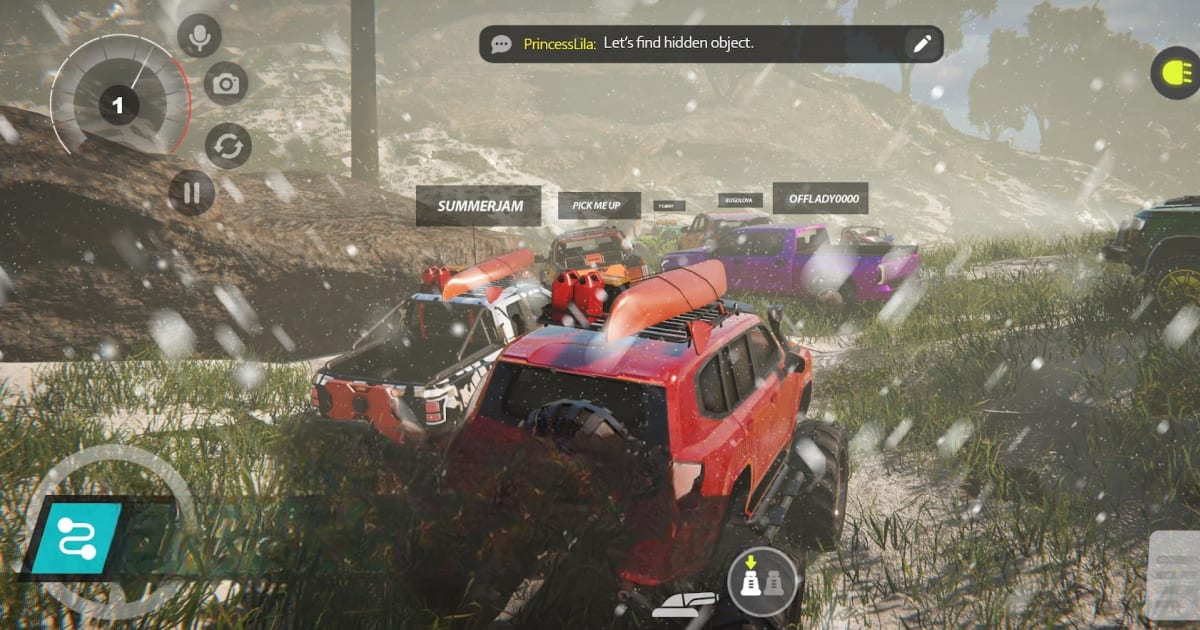Viewport: 1200px width, 630px height.
Task: Tap the gas pedal panel
Action: tap(1174, 575)
